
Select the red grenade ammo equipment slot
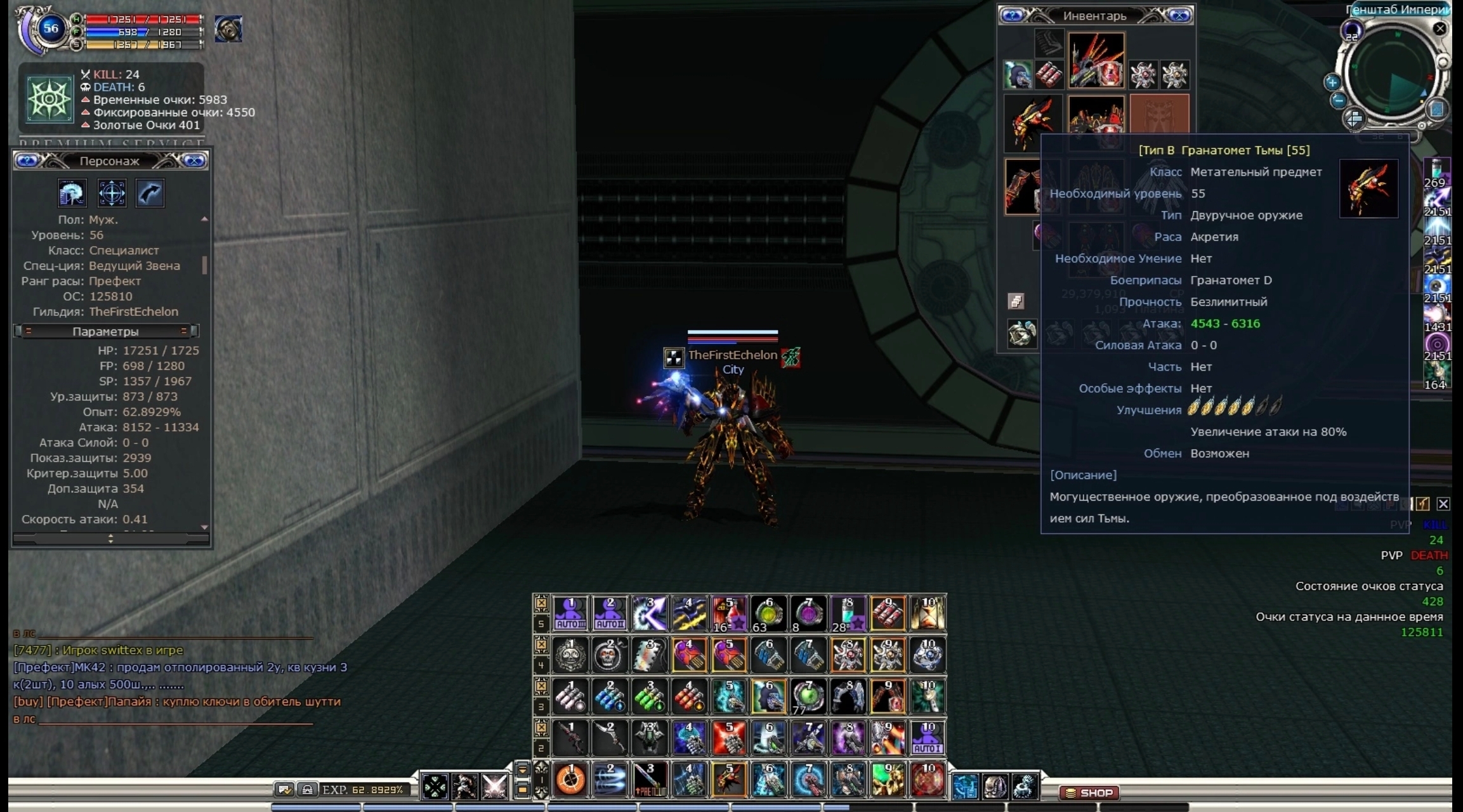coord(1049,75)
